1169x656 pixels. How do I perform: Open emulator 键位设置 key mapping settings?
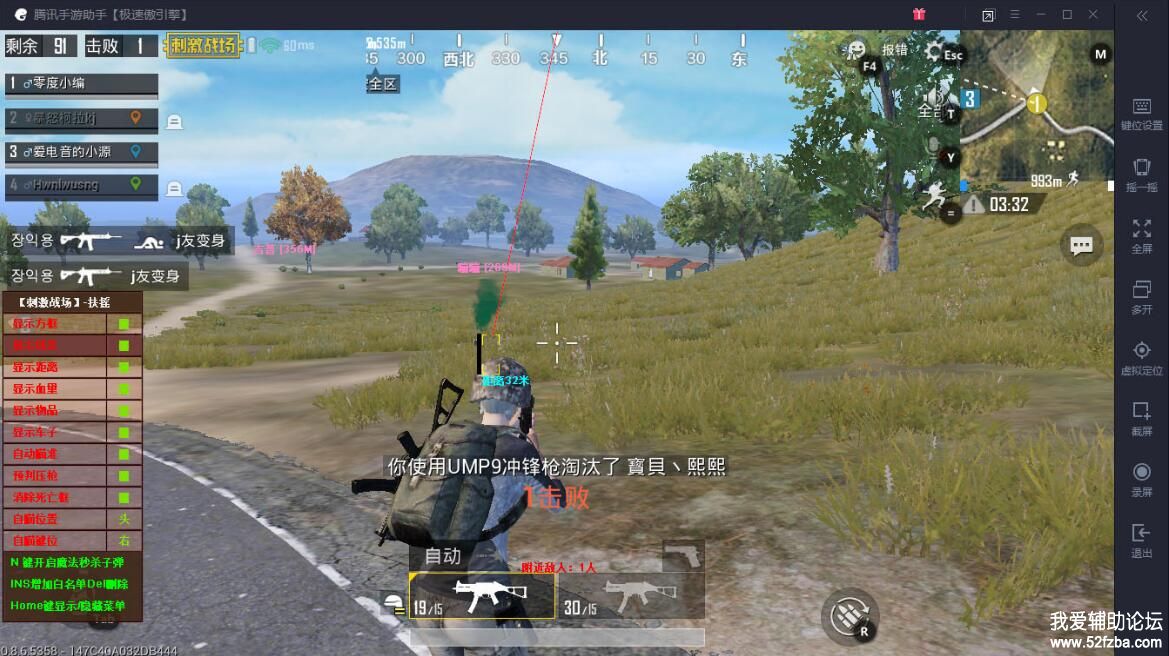click(x=1141, y=114)
